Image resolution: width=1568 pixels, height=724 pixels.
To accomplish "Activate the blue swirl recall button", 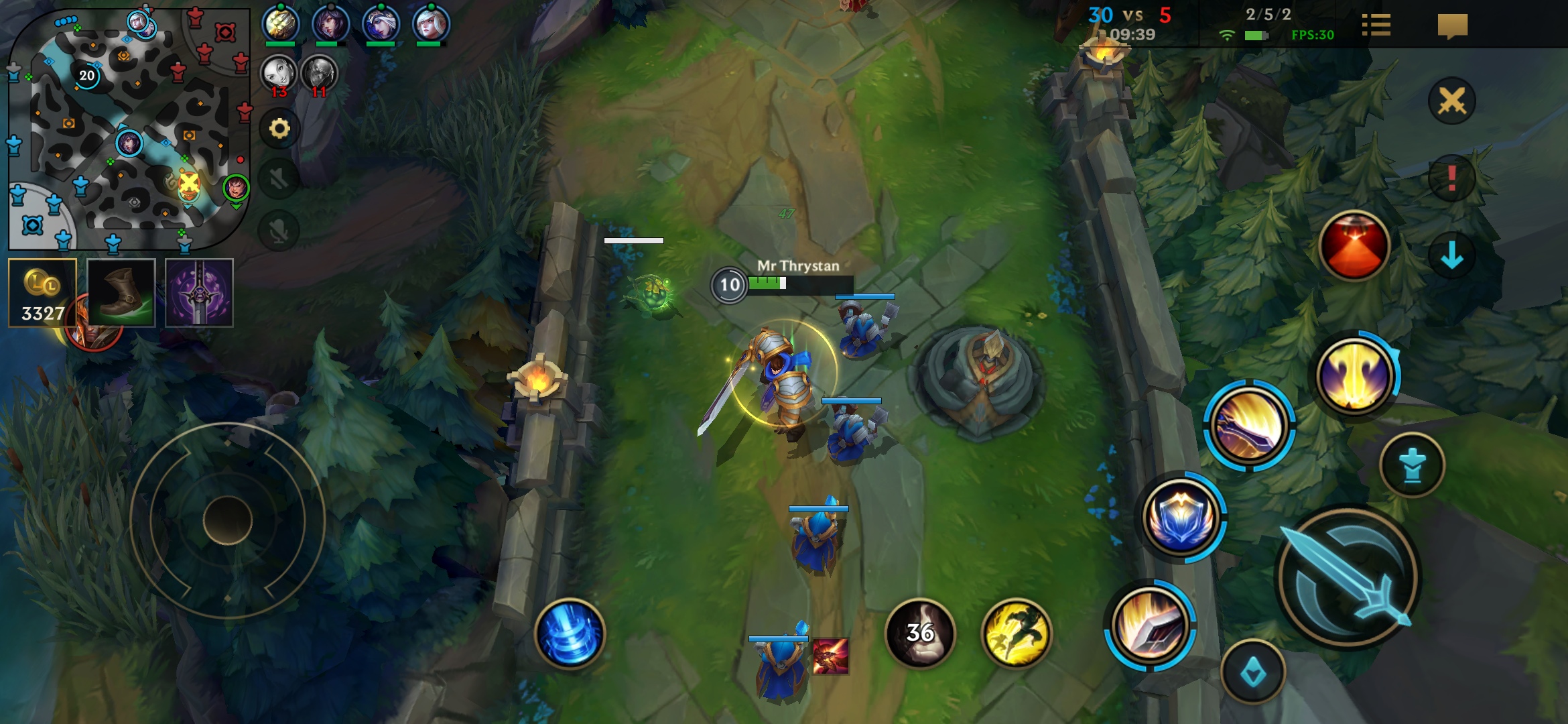I will tap(570, 633).
